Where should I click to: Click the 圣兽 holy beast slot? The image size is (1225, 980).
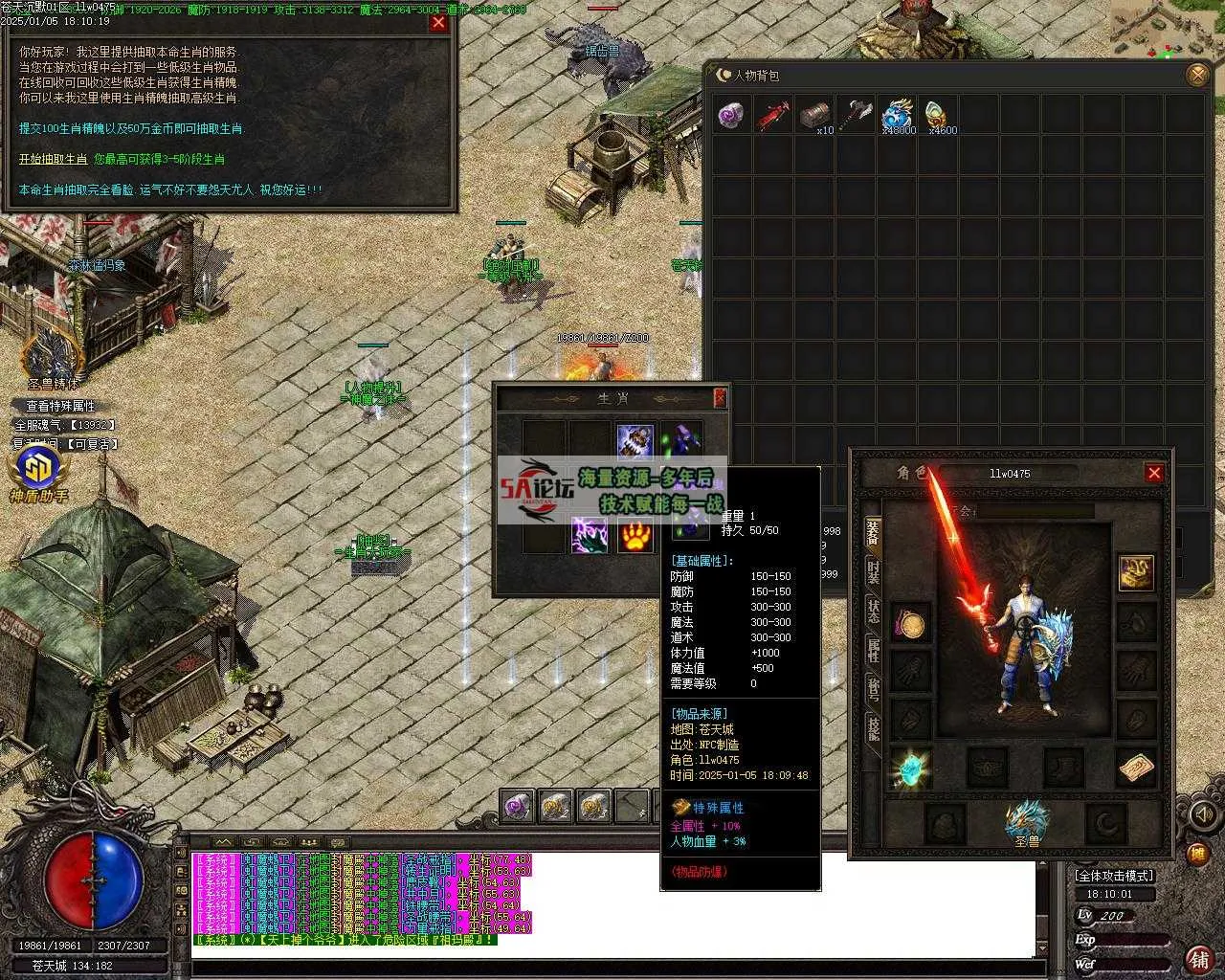click(x=1027, y=821)
